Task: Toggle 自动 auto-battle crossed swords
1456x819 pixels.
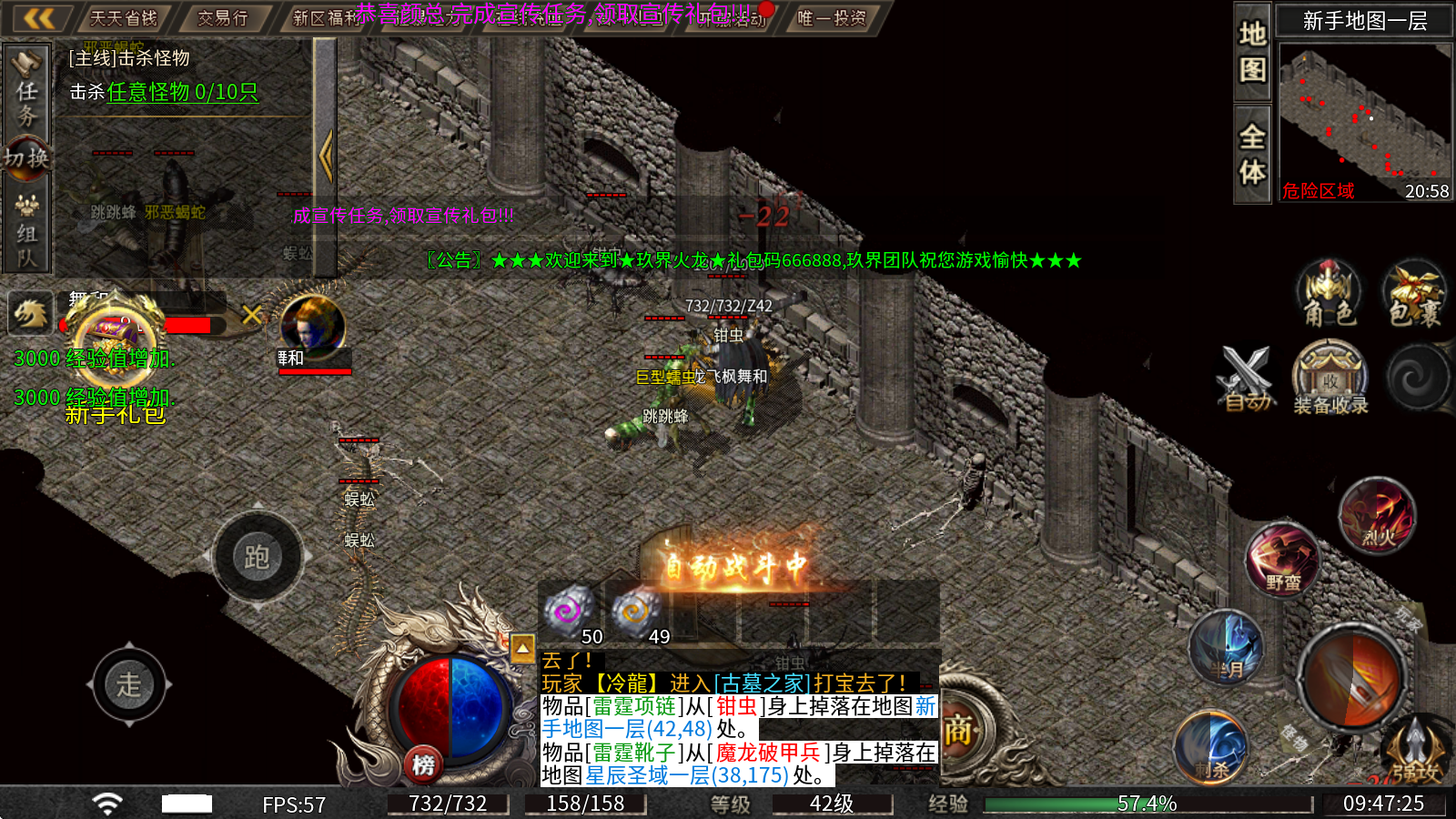Action: 1246,378
